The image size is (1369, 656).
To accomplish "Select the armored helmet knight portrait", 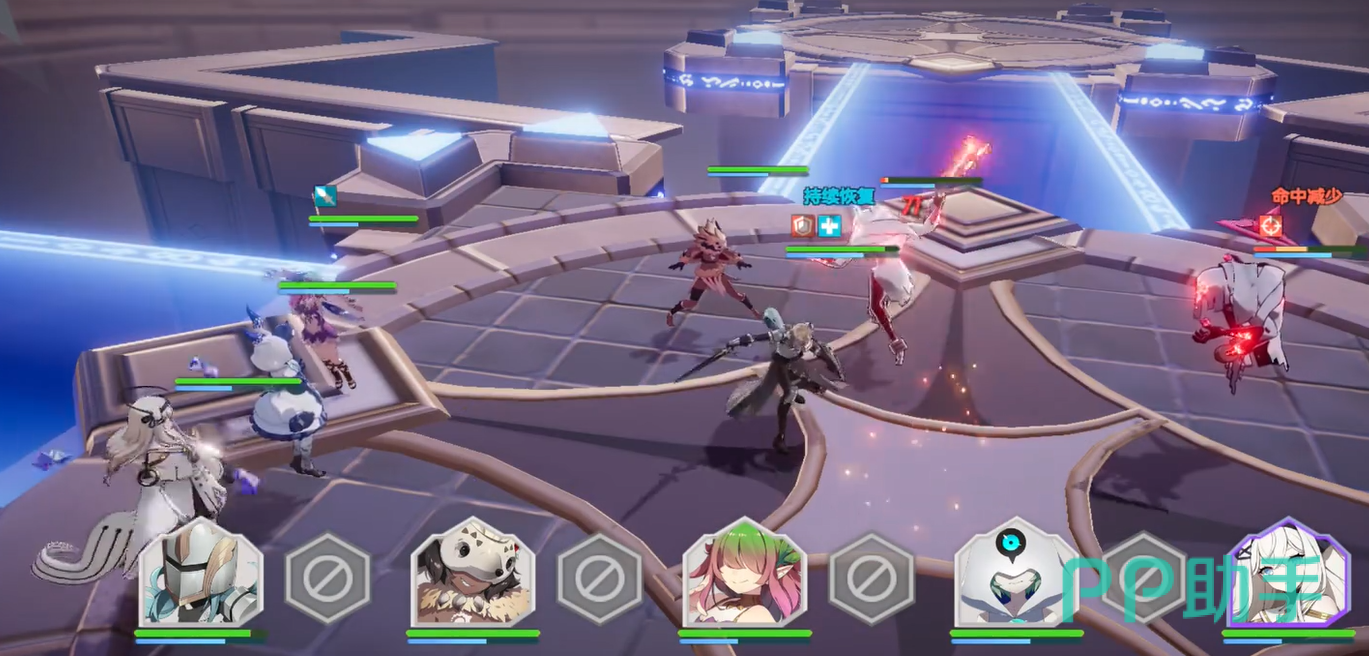I will point(201,575).
